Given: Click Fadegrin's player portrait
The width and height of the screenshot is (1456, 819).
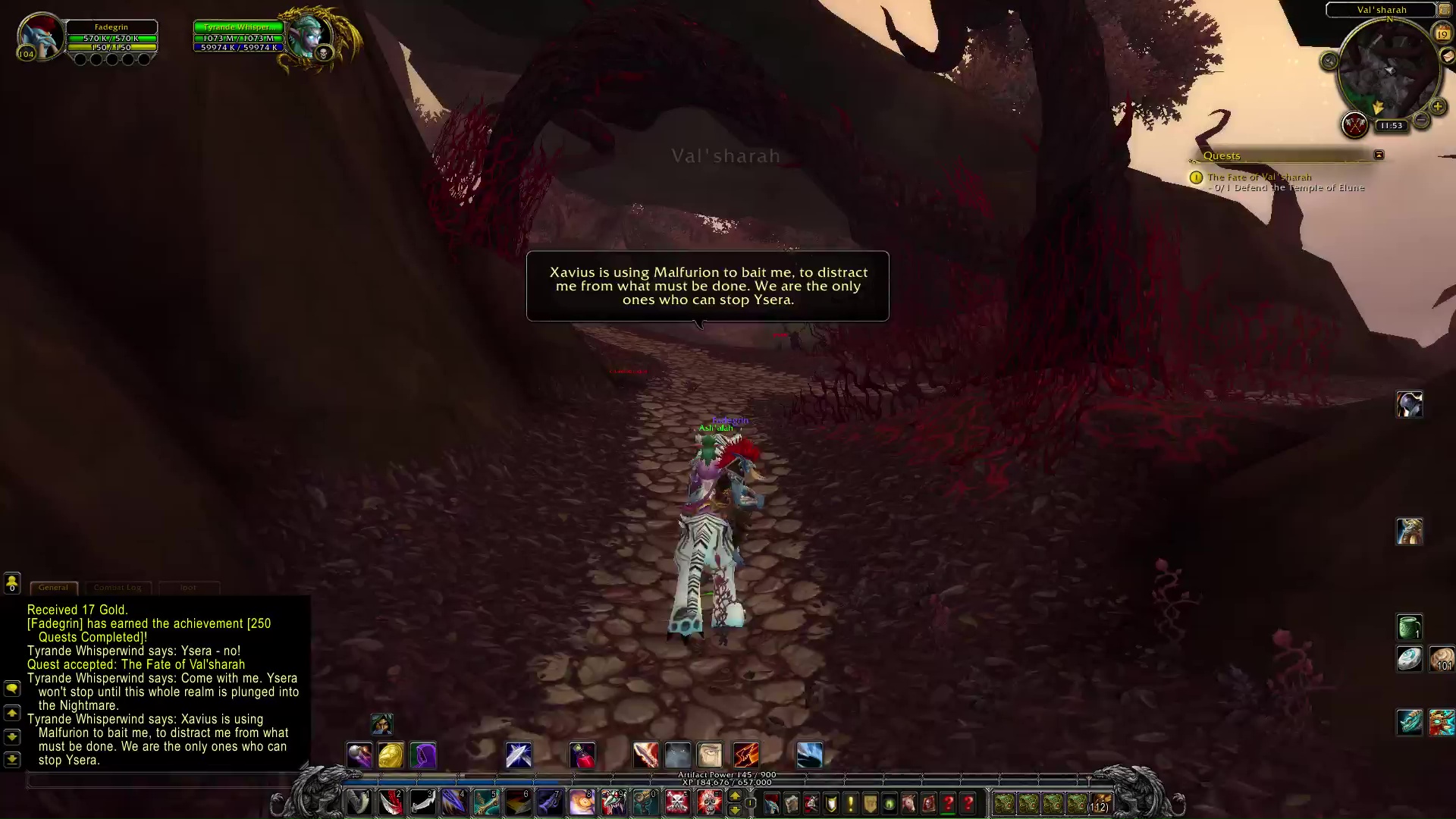Looking at the screenshot, I should click(42, 34).
